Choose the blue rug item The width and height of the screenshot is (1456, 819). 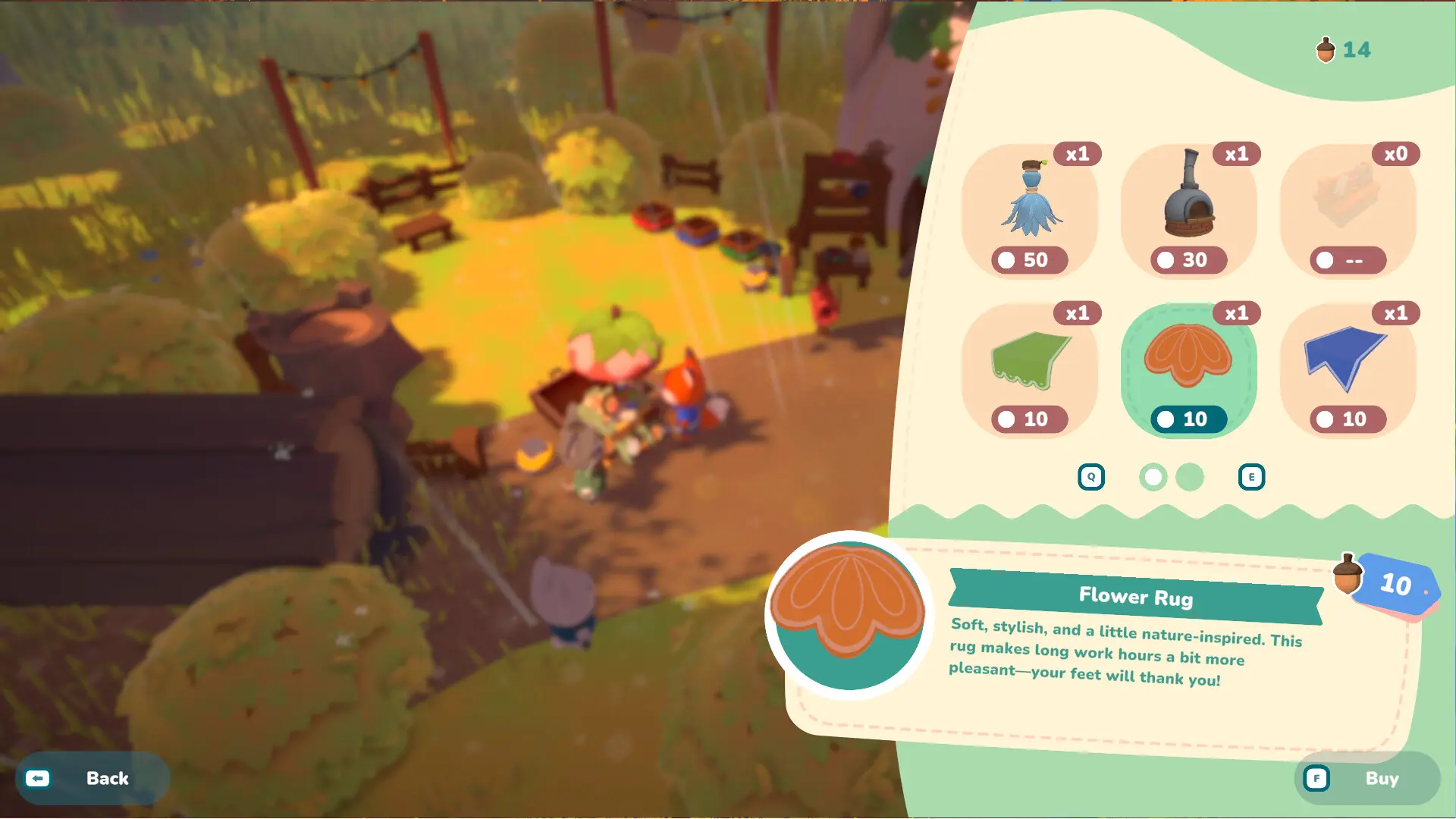[x=1348, y=369]
